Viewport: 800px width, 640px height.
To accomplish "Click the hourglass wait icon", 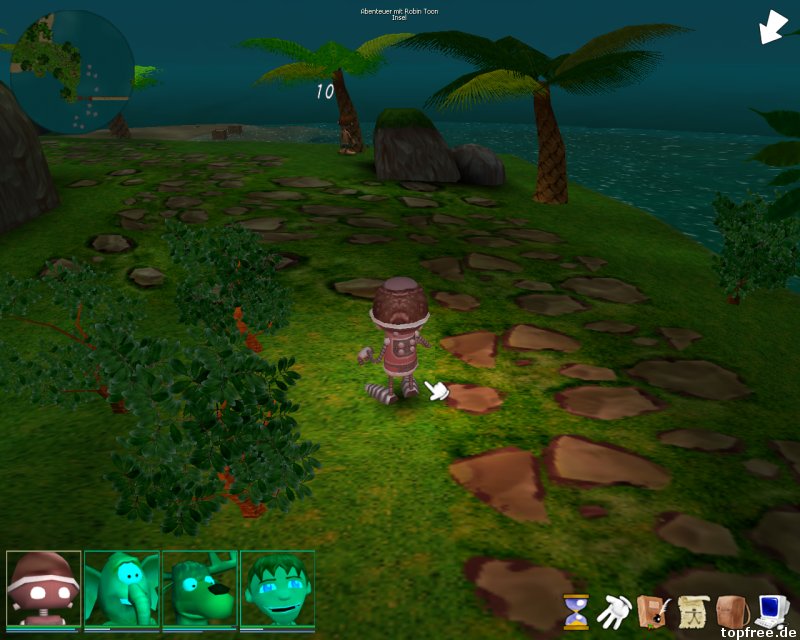I will [576, 611].
